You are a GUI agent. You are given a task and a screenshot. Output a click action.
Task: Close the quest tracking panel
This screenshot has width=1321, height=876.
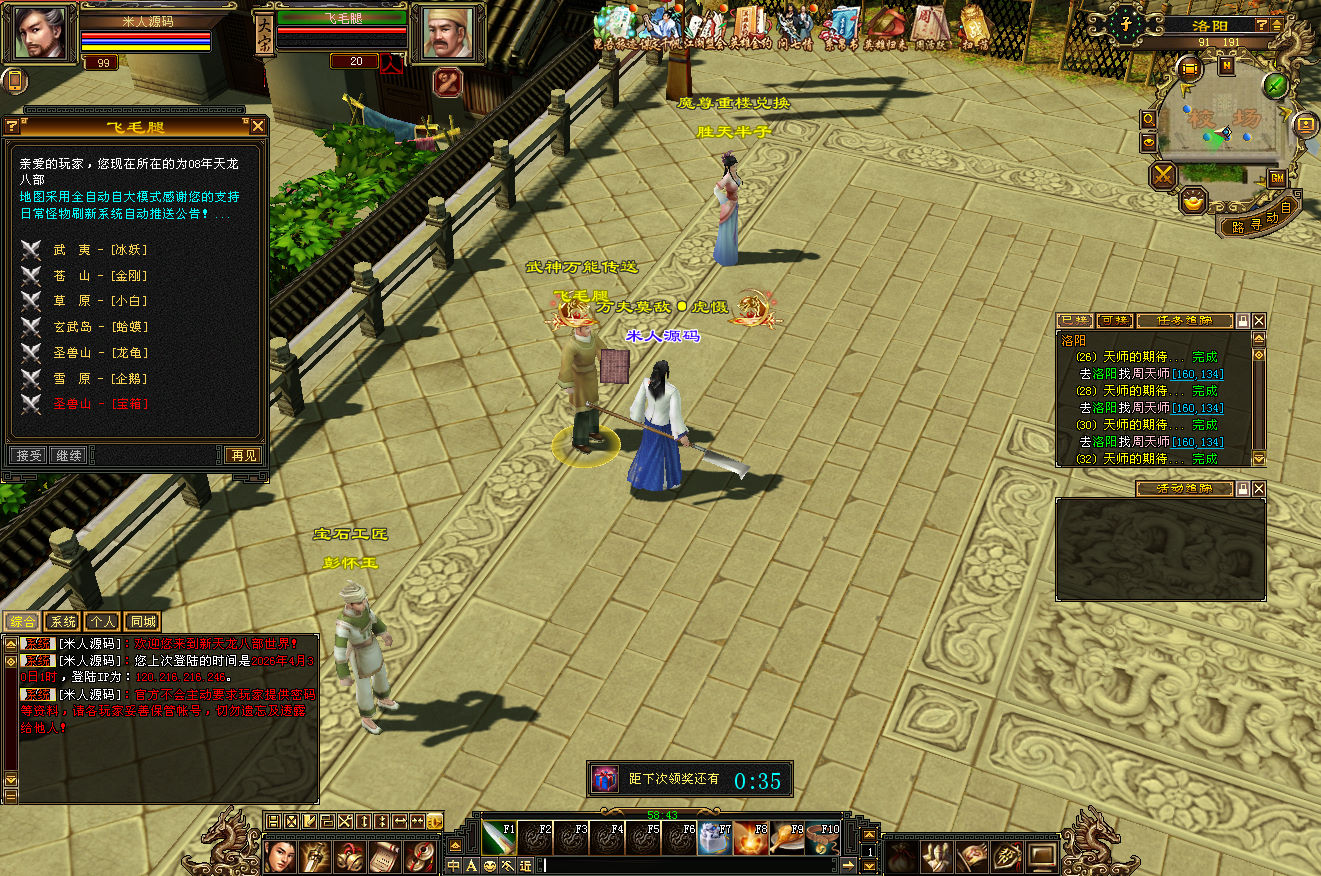pyautogui.click(x=1259, y=321)
